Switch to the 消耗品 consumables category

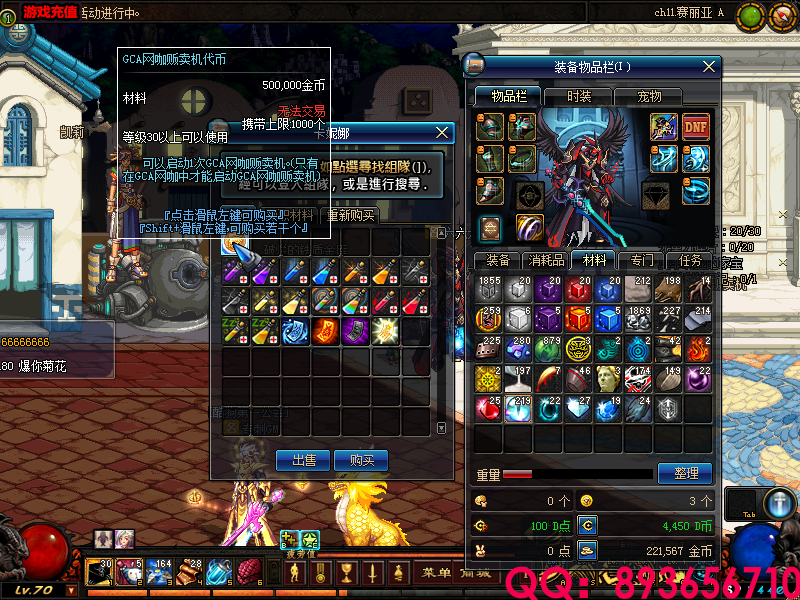coord(547,260)
